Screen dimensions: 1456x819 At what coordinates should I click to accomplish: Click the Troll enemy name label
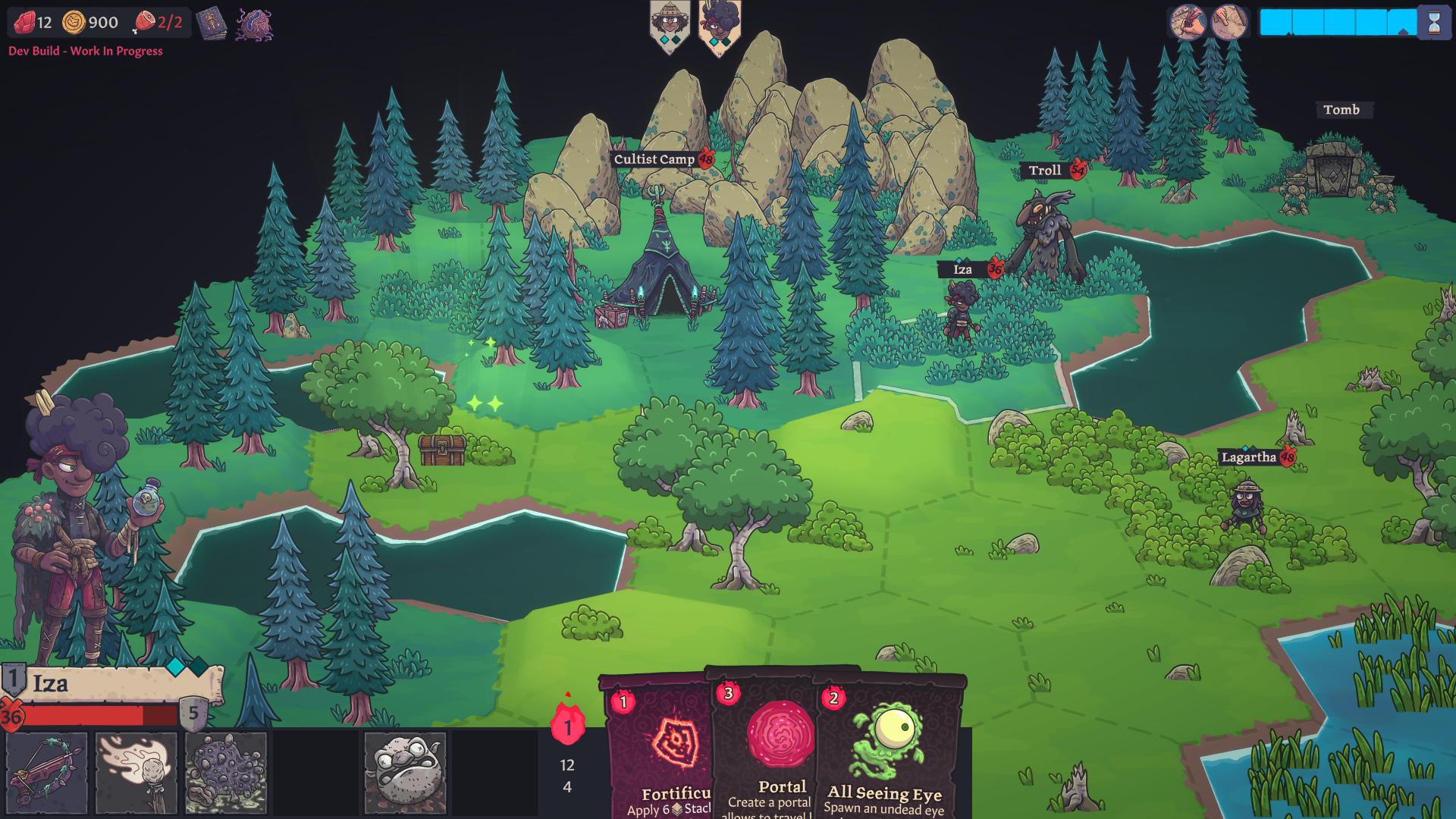pyautogui.click(x=1045, y=171)
